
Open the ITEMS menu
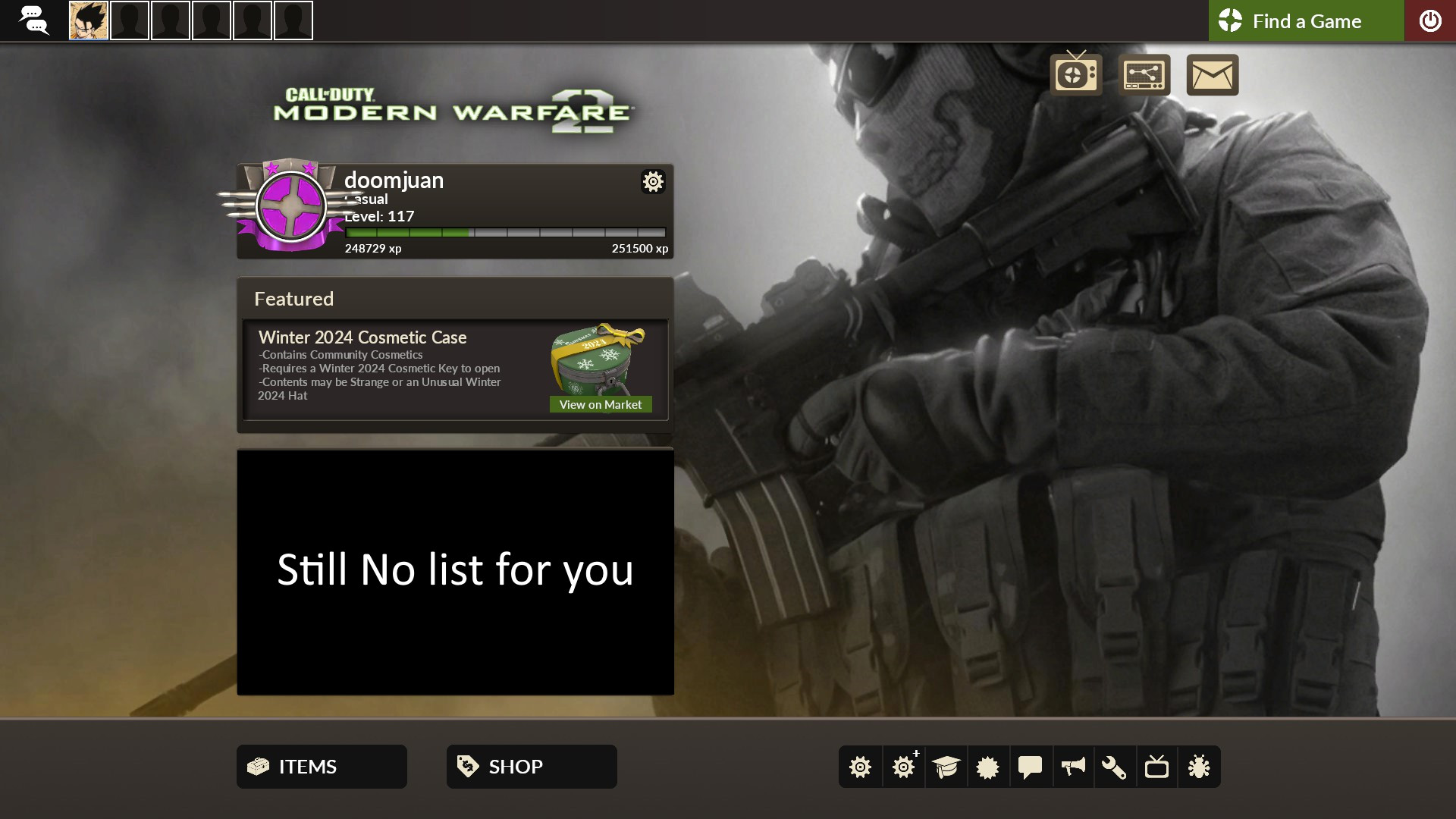tap(321, 766)
